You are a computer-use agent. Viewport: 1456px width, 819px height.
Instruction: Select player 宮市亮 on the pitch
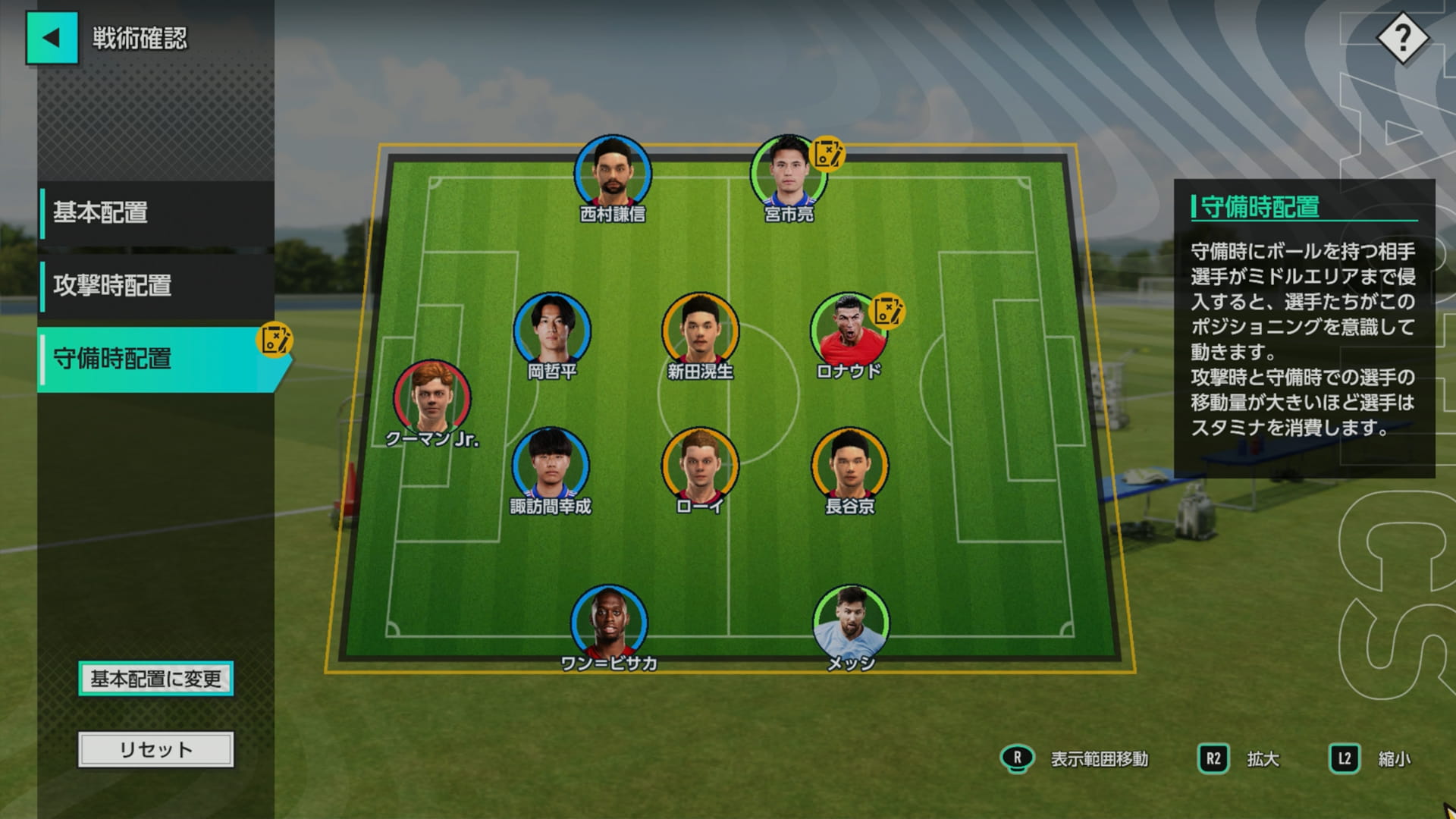[x=788, y=173]
